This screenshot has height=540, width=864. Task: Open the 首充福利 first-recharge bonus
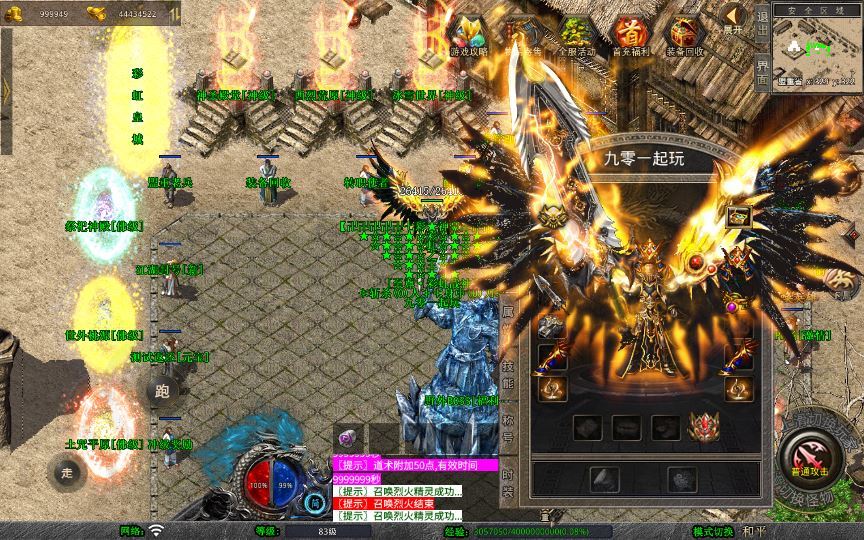[x=630, y=37]
